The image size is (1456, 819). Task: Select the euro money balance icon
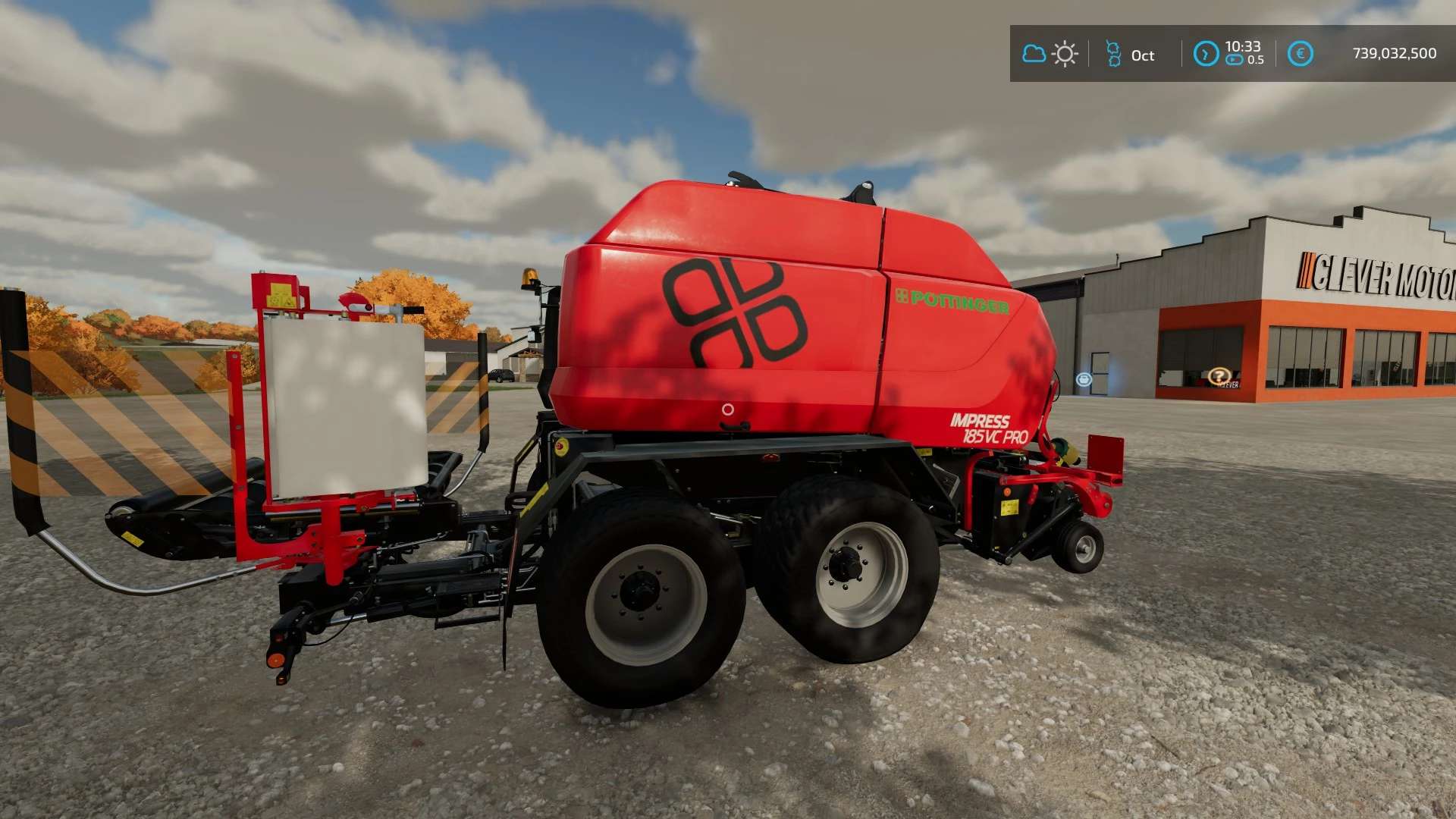tap(1301, 54)
